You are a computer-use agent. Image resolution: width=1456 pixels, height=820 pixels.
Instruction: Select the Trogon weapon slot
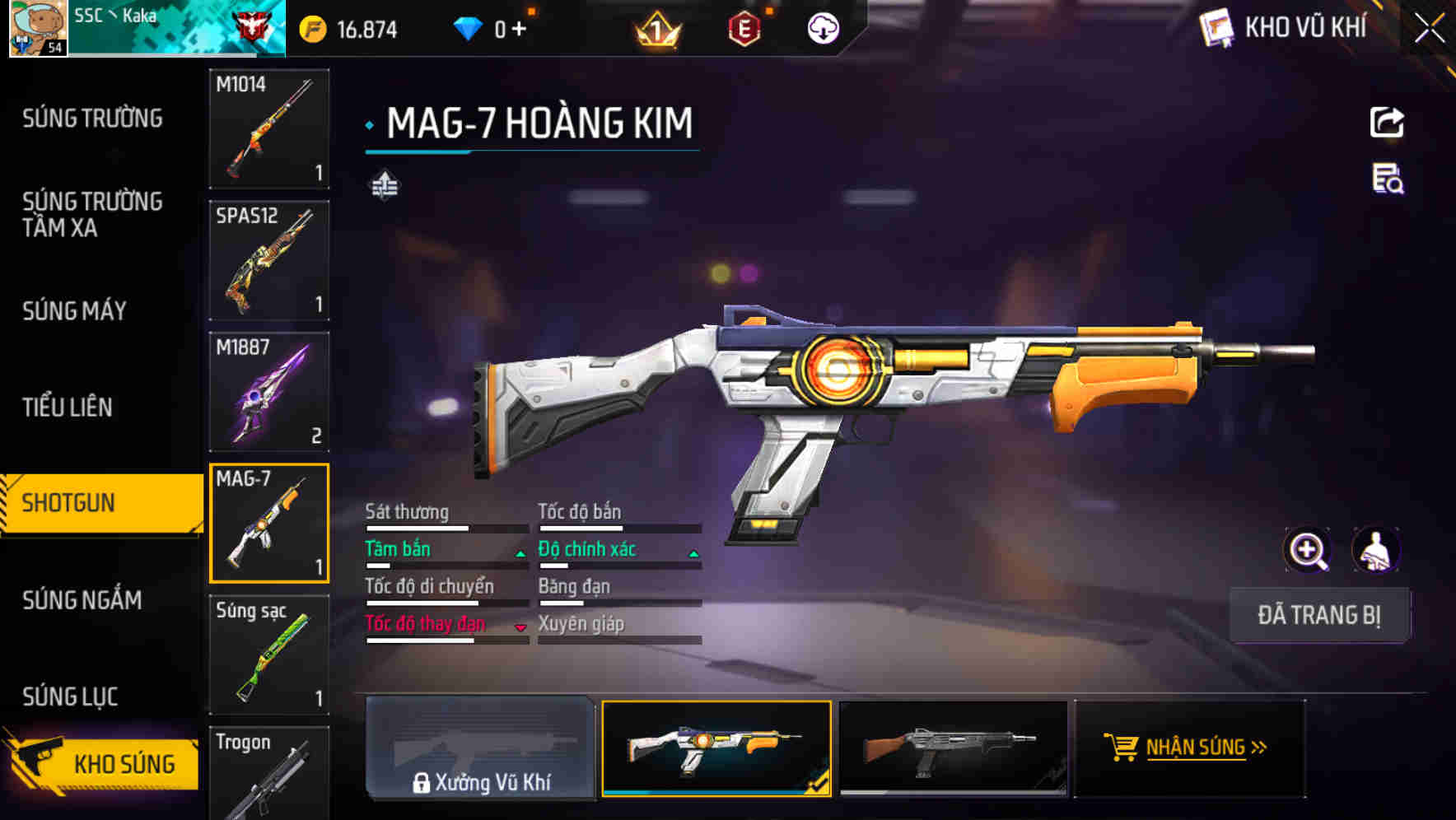(x=269, y=772)
